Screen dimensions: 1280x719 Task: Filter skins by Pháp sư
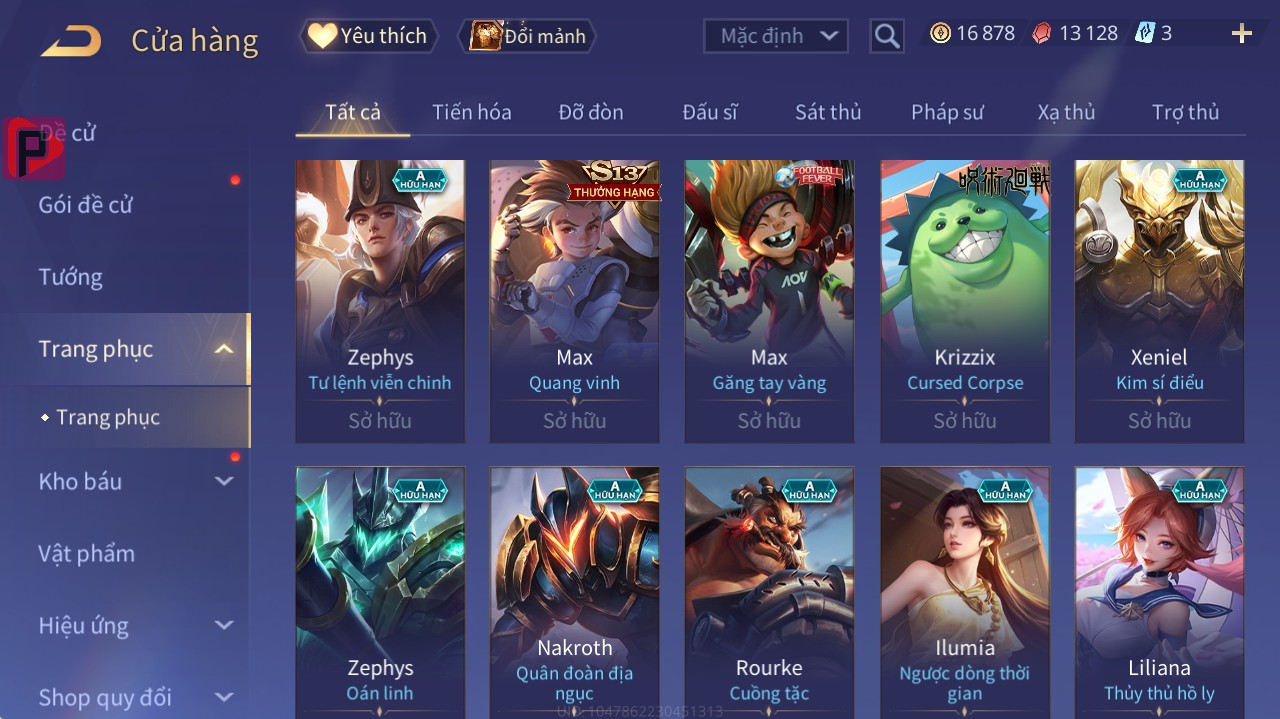pos(947,112)
